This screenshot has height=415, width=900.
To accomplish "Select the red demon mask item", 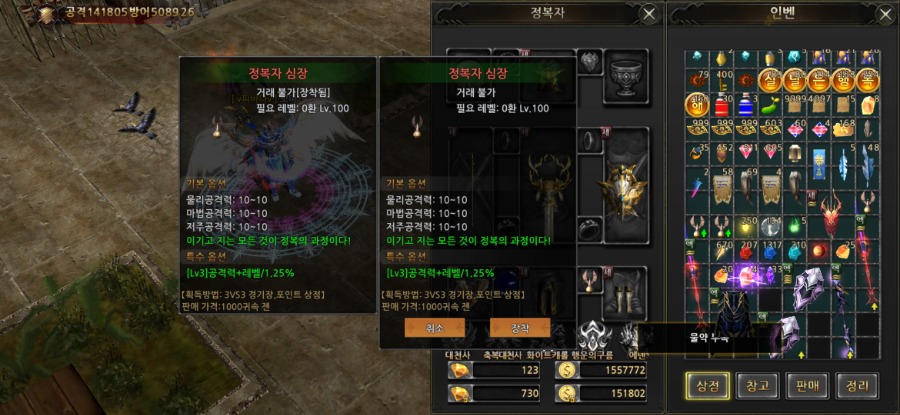I will (832, 215).
